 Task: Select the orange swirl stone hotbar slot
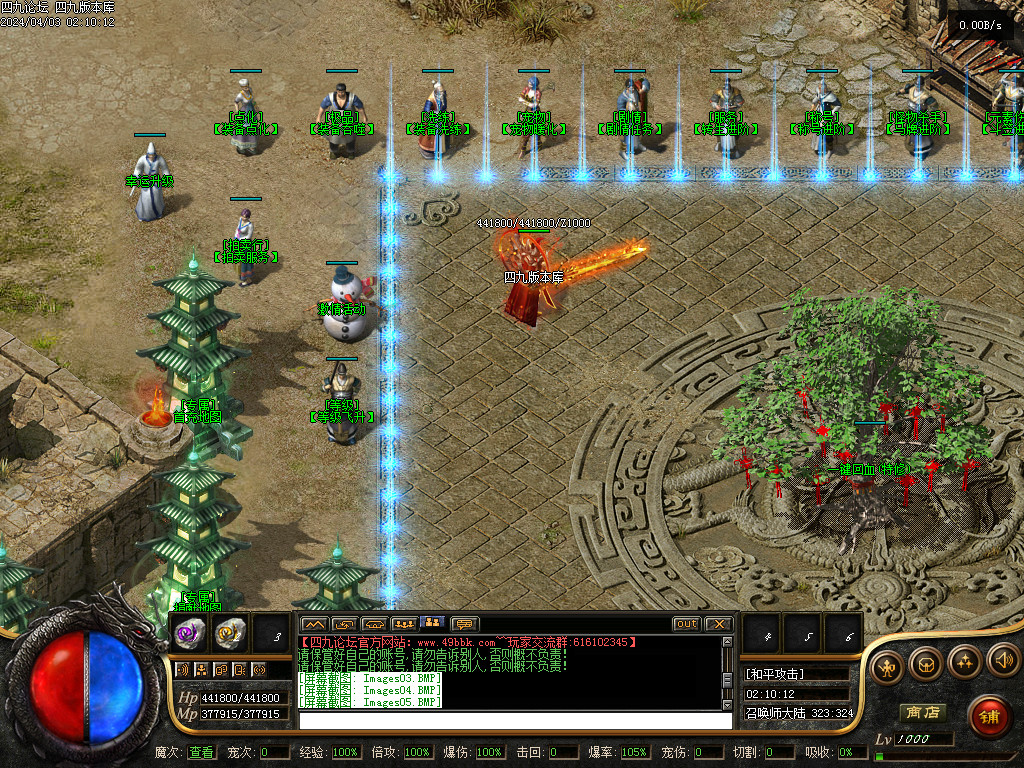(230, 633)
